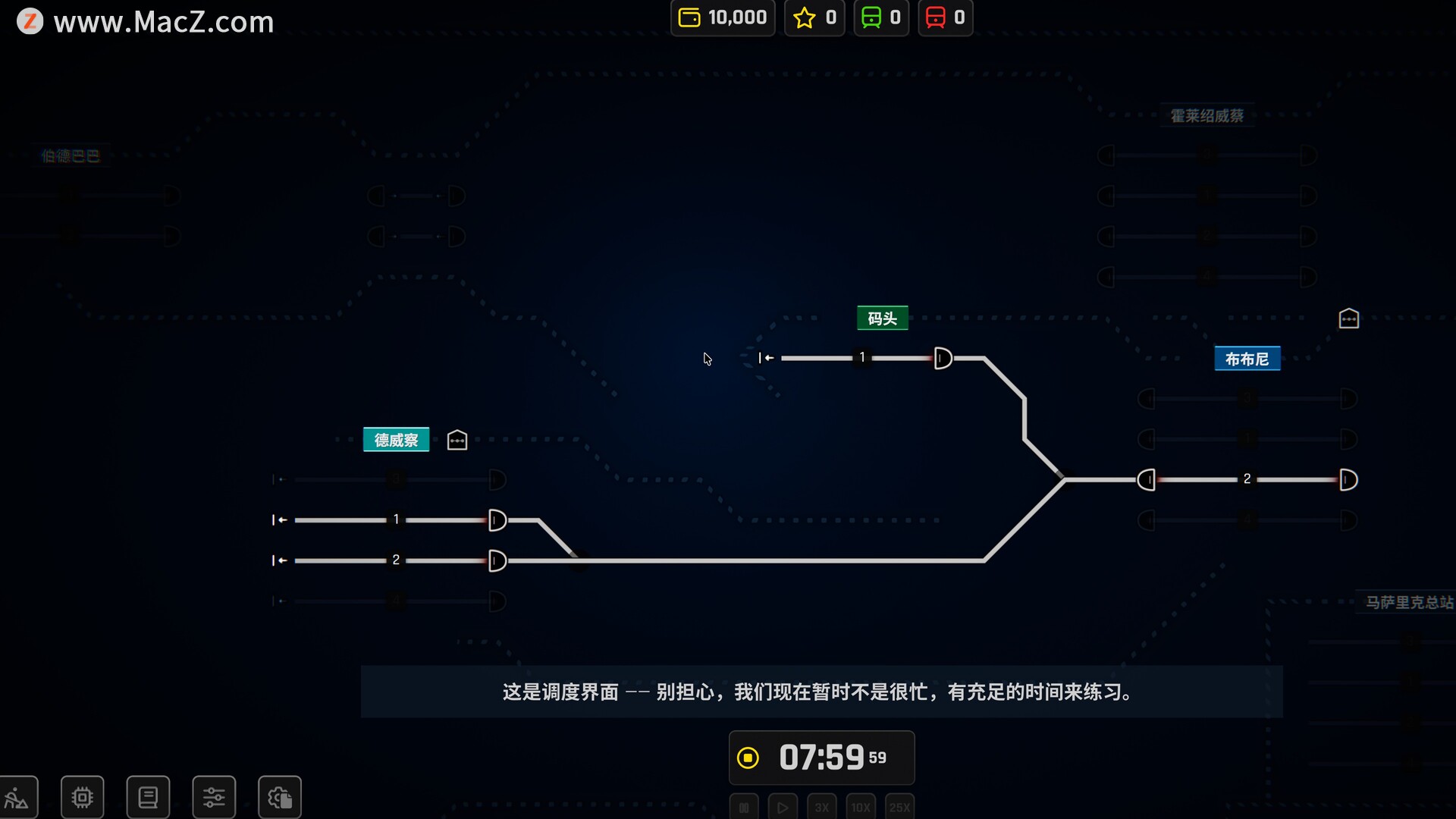Open the processor chip panel

point(82,797)
